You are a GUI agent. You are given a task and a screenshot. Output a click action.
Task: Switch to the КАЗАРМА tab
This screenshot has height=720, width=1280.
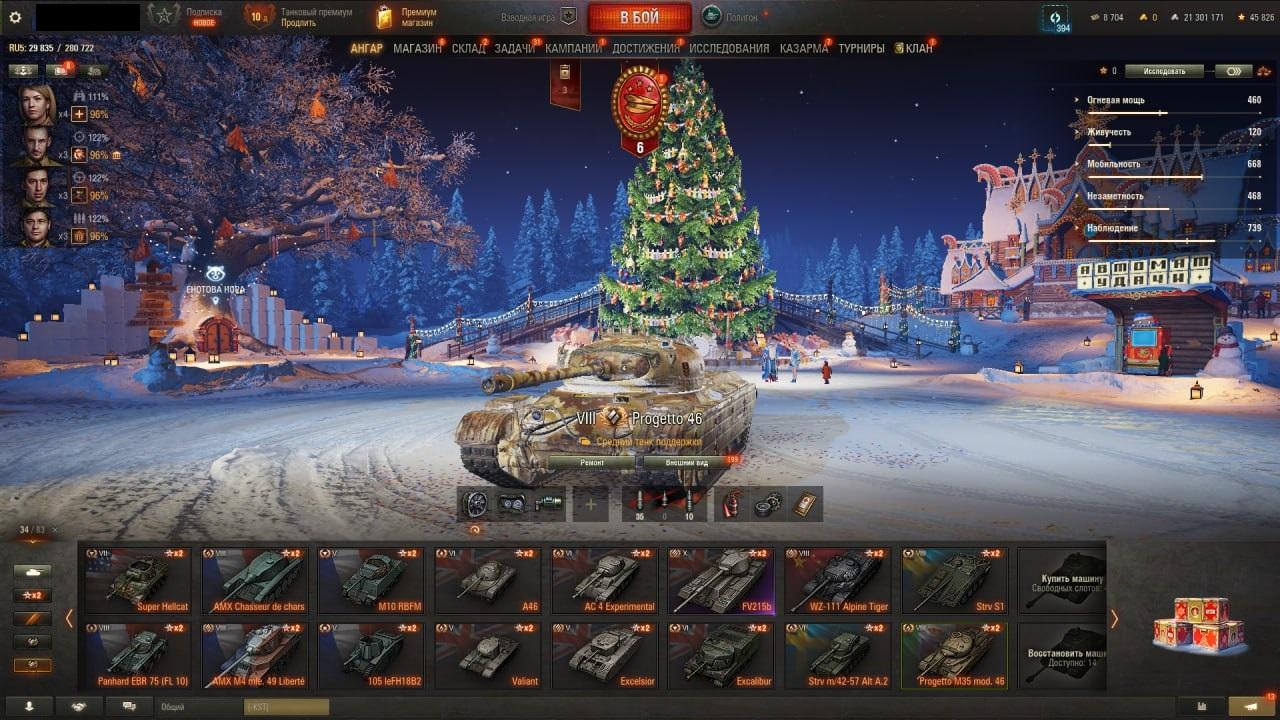pos(804,48)
